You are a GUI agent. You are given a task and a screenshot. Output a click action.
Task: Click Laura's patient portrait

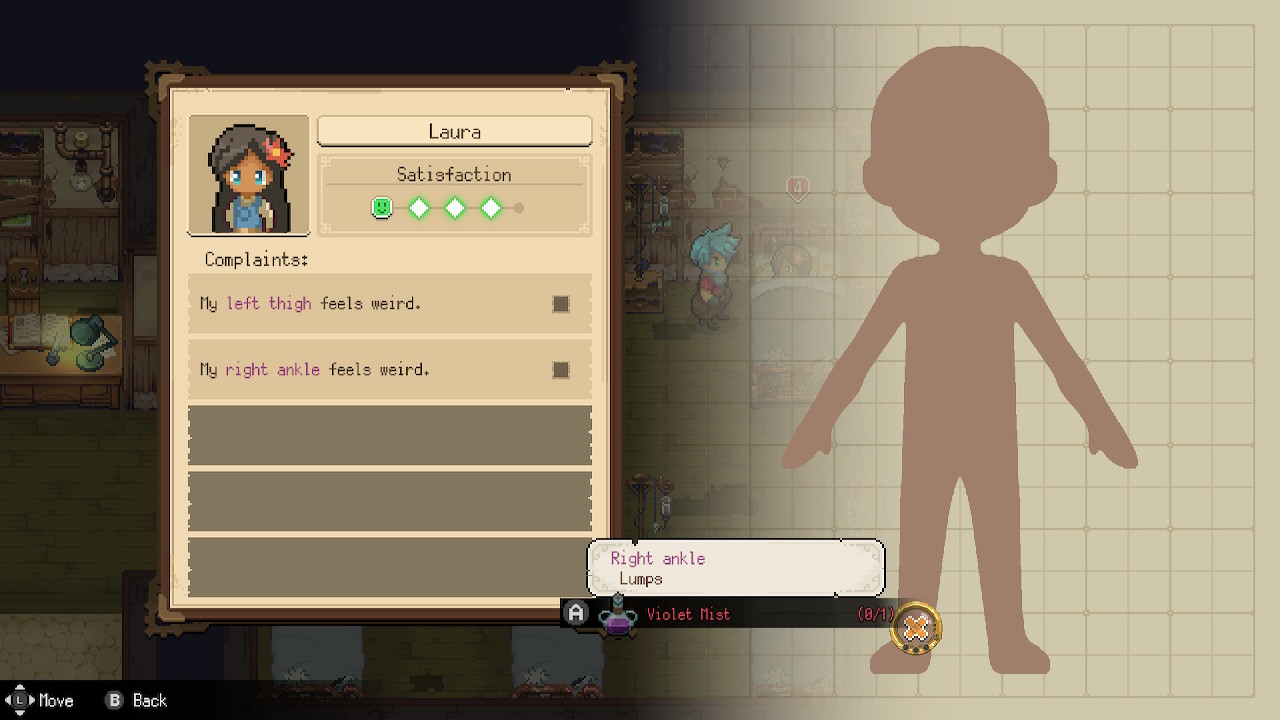tap(249, 175)
